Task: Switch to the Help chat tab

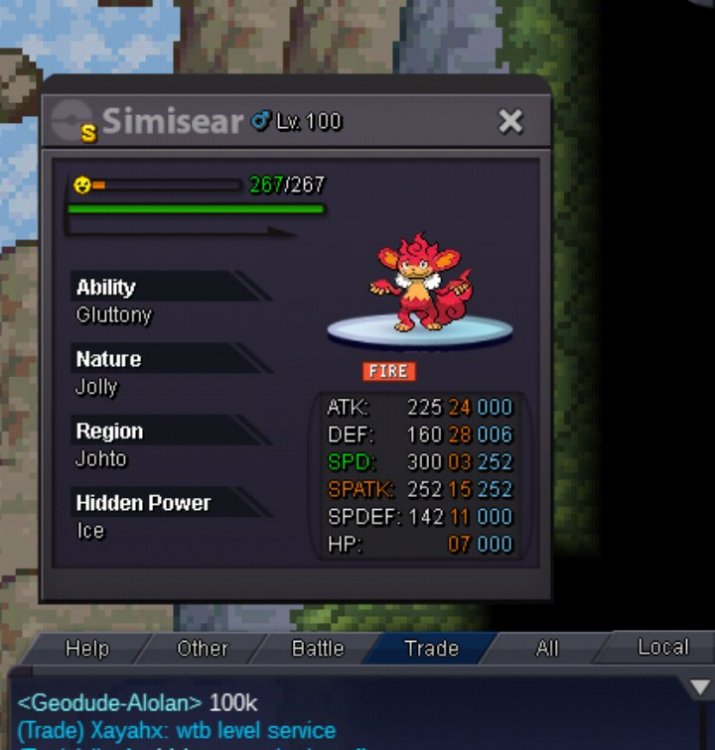Action: pos(87,648)
